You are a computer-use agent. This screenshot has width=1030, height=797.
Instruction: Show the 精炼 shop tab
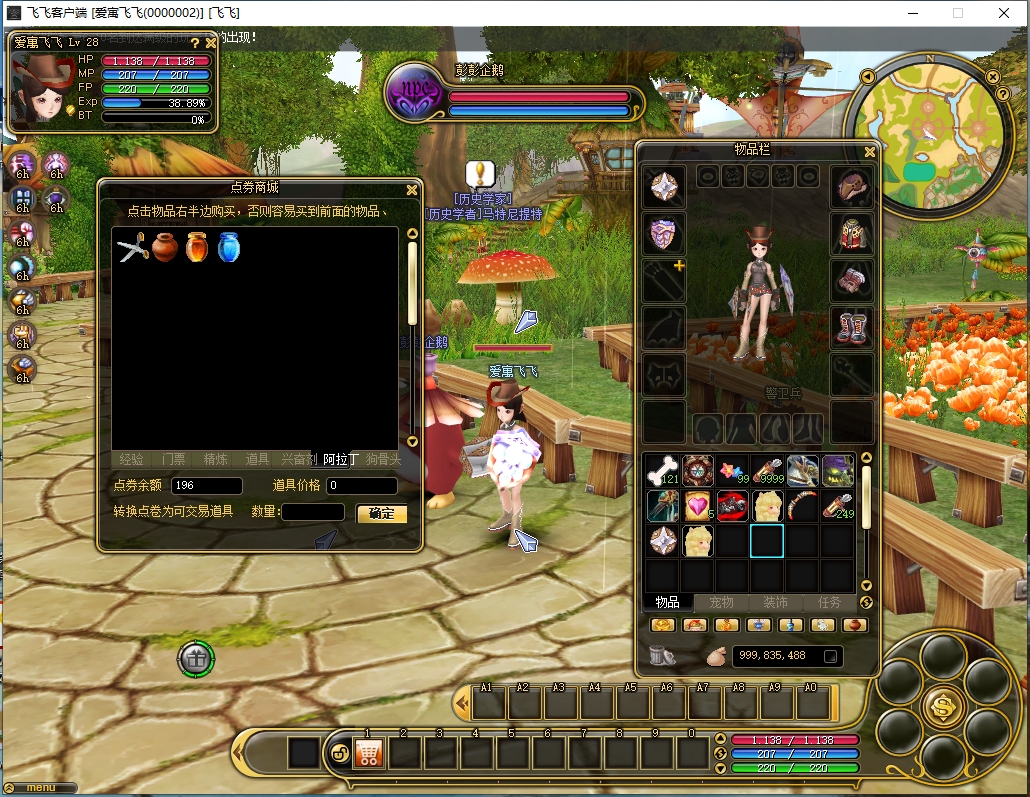[215, 459]
